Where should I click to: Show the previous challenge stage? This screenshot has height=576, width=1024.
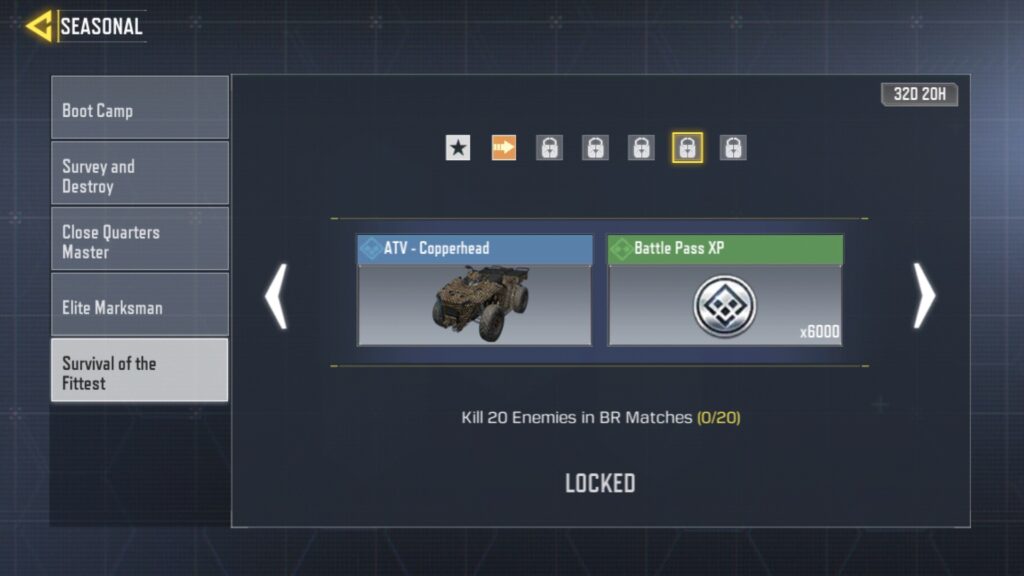coord(276,296)
